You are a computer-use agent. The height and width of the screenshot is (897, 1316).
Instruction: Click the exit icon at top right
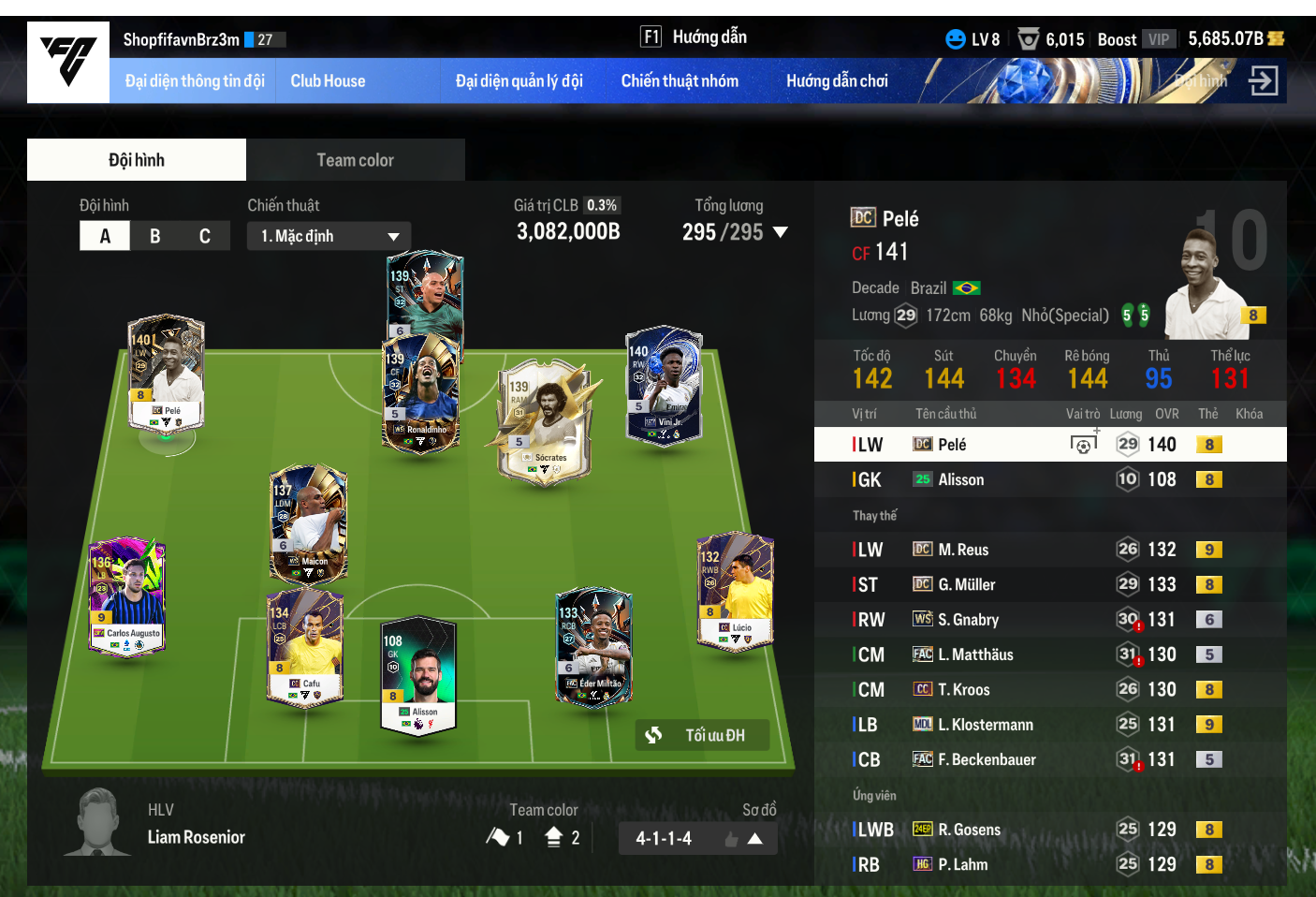pos(1263,81)
